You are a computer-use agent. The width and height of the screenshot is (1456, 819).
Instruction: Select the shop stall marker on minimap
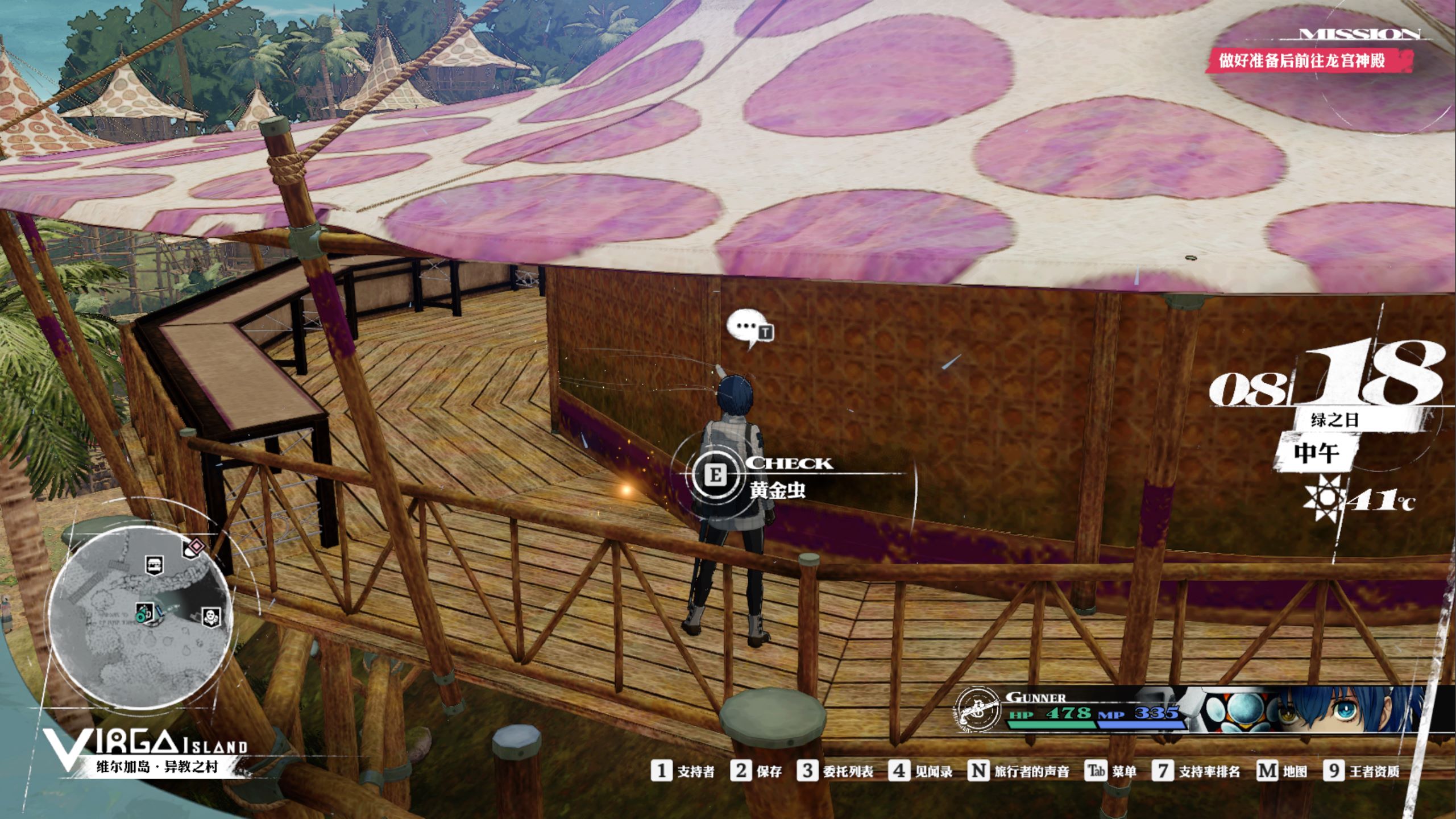click(x=154, y=565)
